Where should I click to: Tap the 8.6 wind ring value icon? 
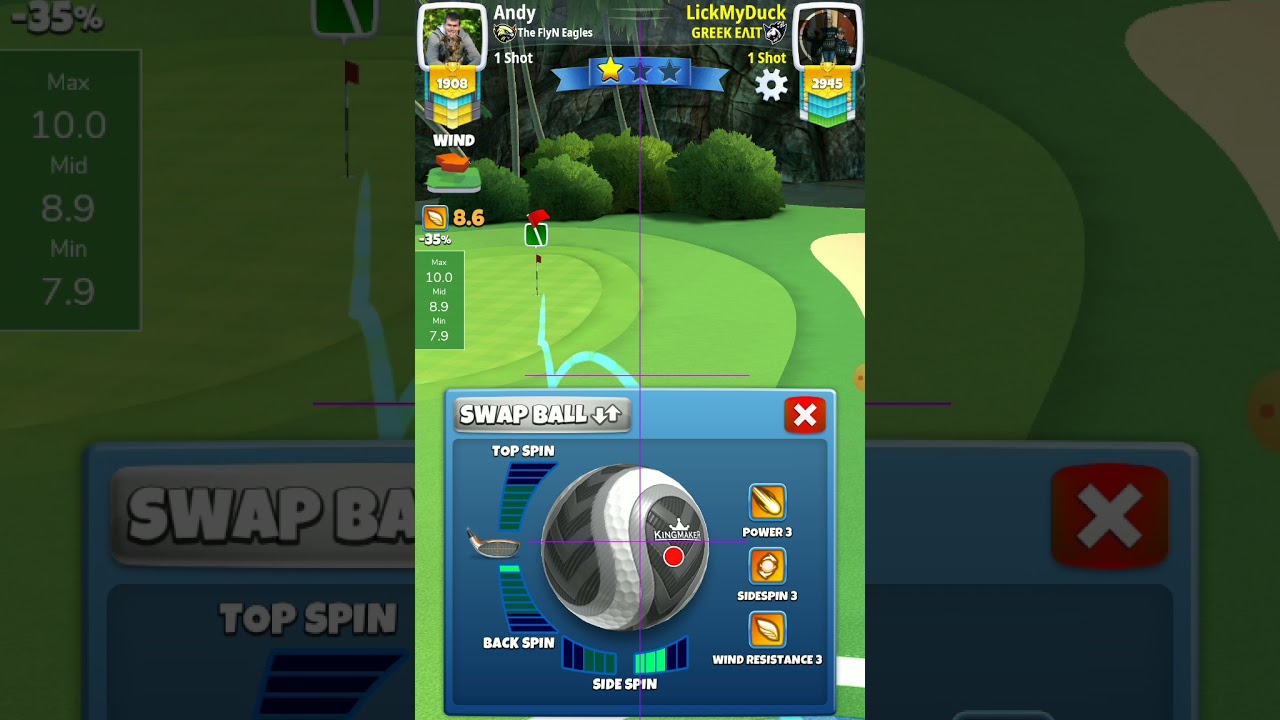point(436,218)
